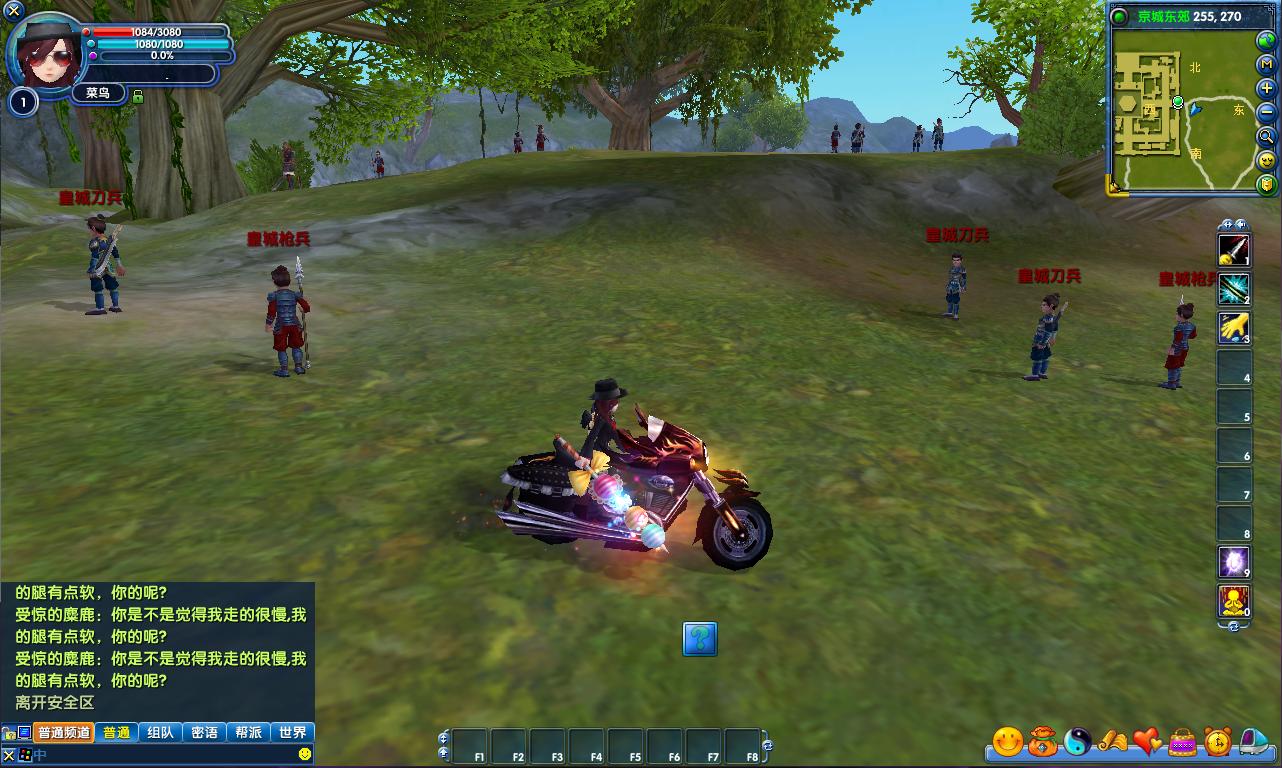The height and width of the screenshot is (768, 1282).
Task: Click the blue question mark help button
Action: click(x=700, y=638)
